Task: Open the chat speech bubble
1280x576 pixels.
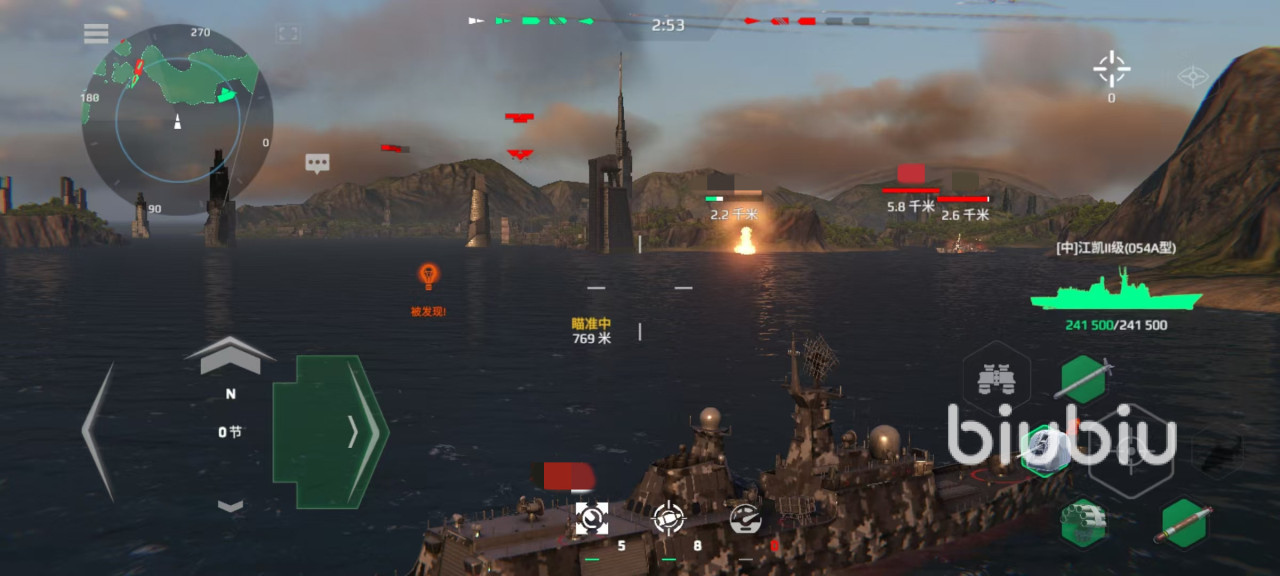Action: (x=318, y=163)
